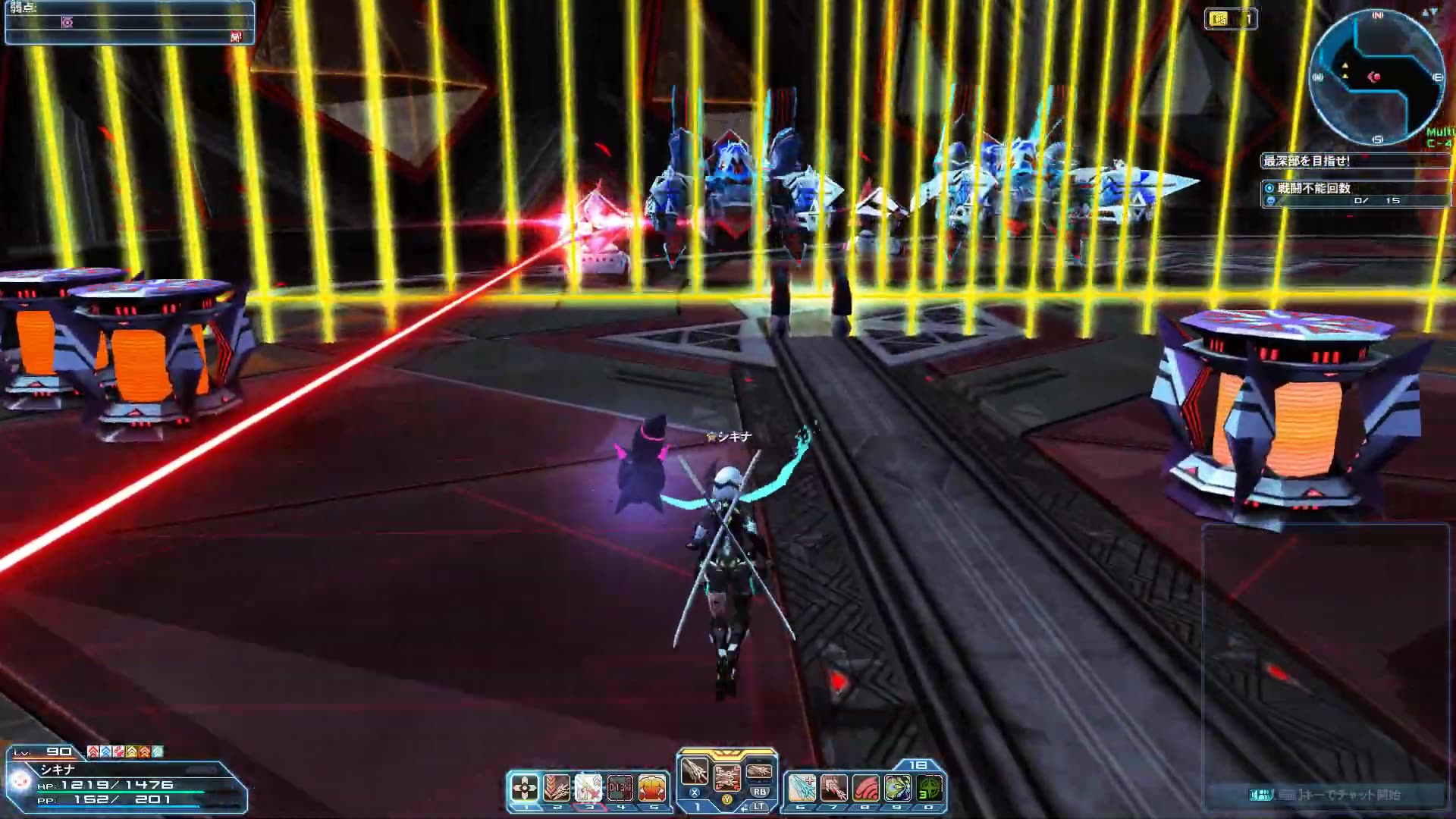Select the D-pad icon in subpalette slot 1

[x=525, y=788]
